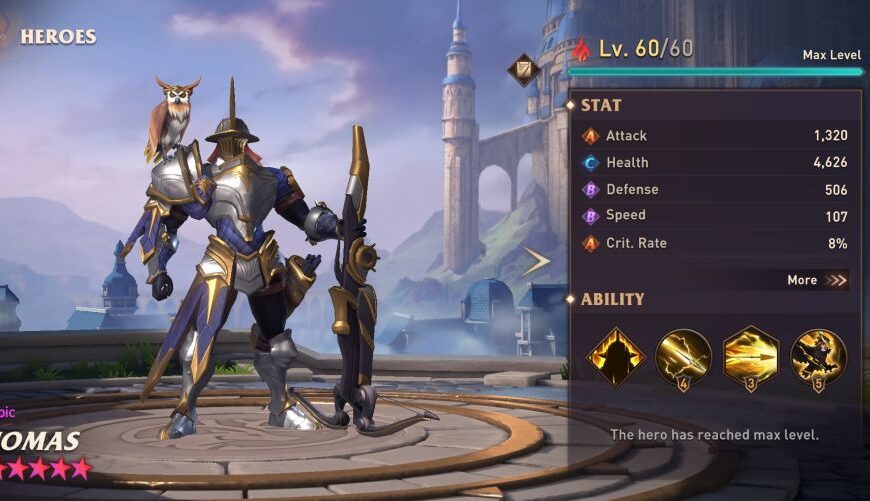870x501 pixels.
Task: Open the diamond badge icon beside level
Action: [523, 69]
